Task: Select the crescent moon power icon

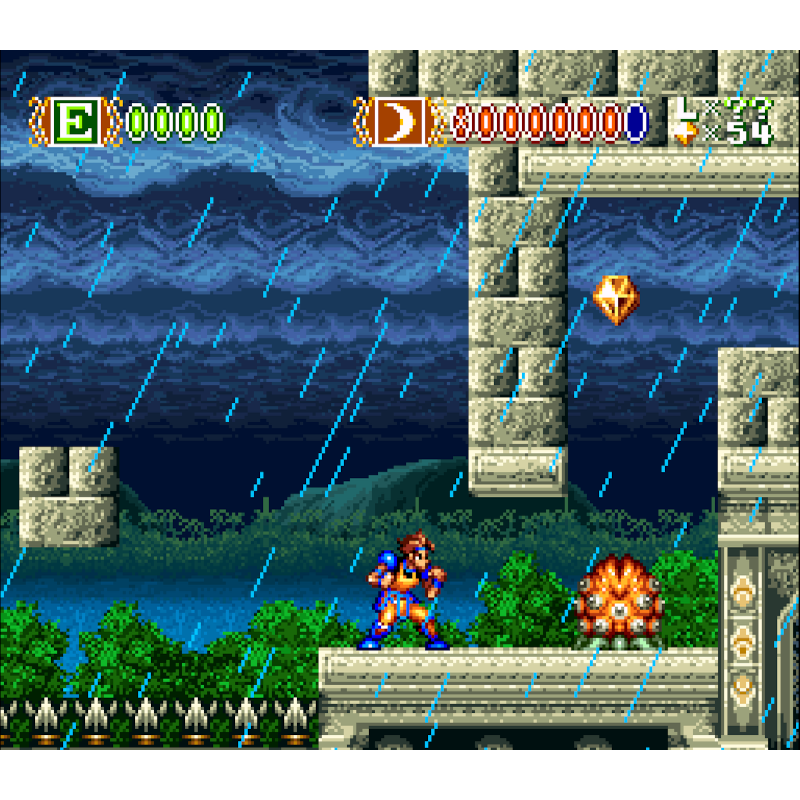Action: pos(400,123)
